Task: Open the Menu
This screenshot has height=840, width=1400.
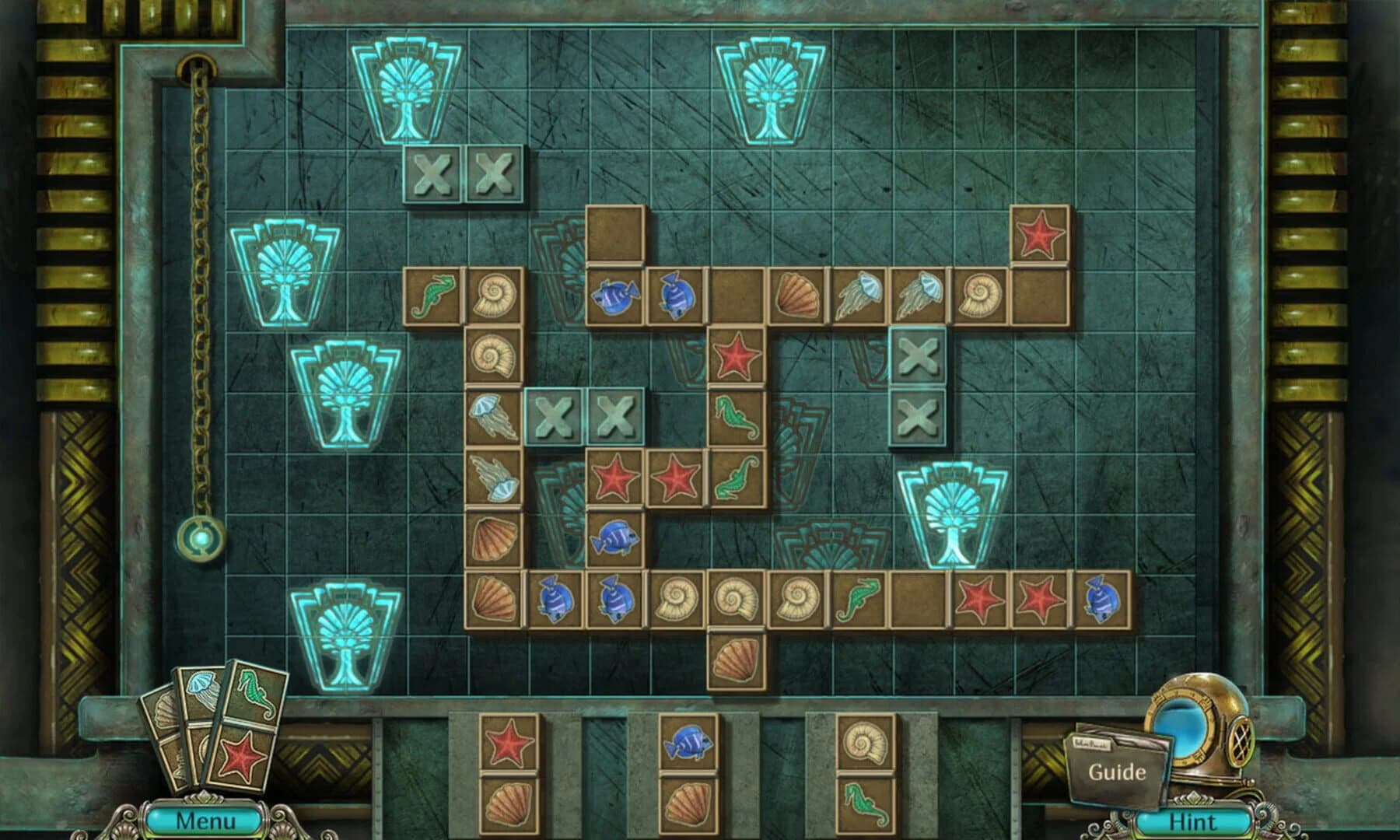Action: [204, 819]
